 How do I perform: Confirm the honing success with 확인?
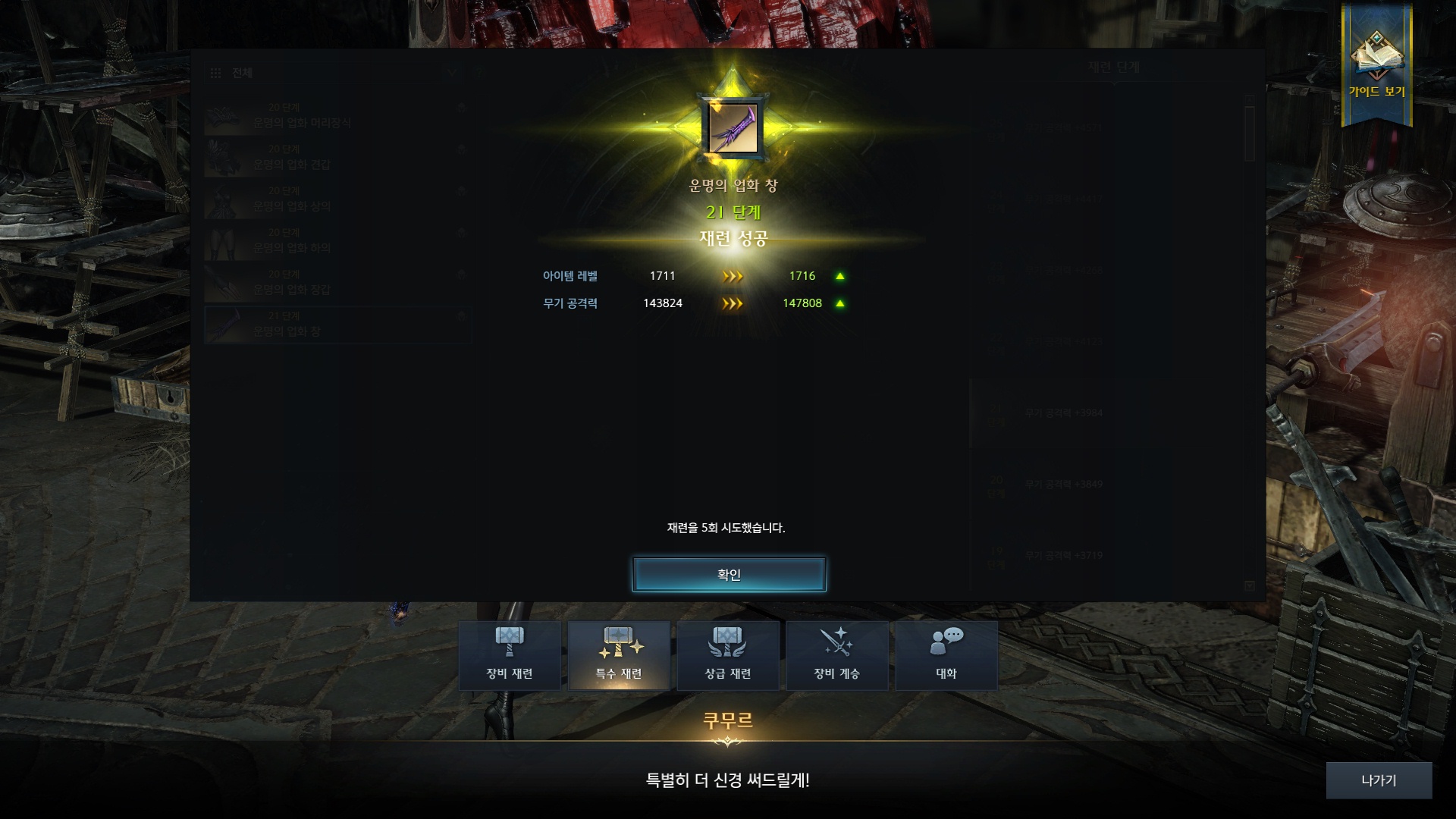point(729,574)
